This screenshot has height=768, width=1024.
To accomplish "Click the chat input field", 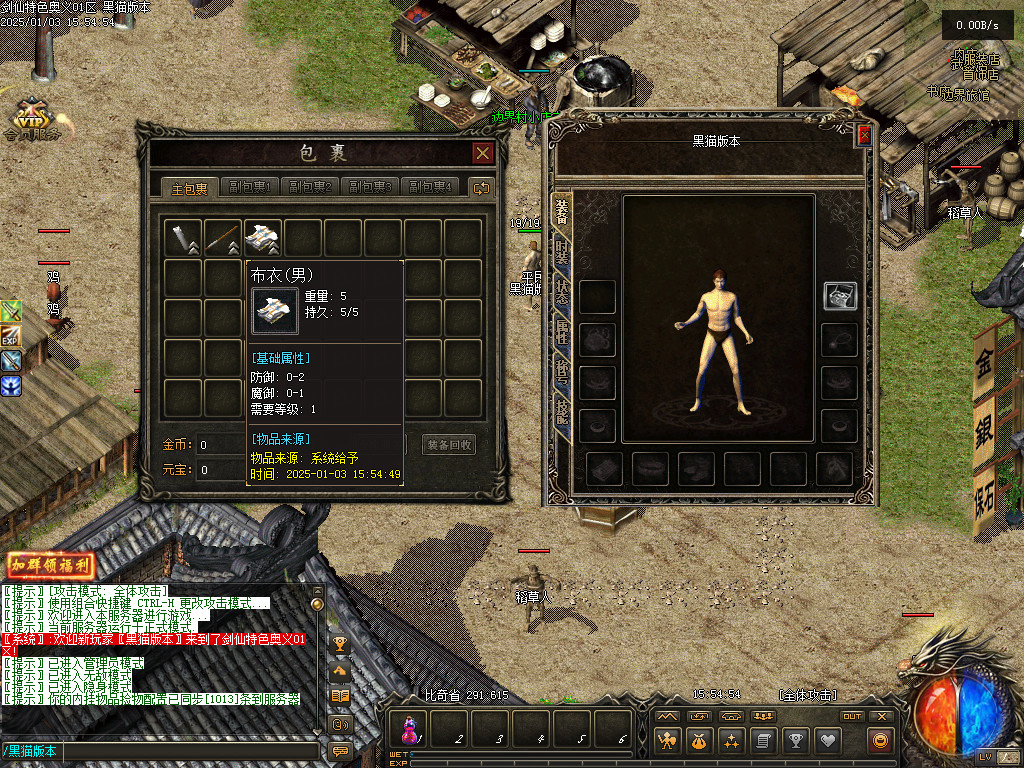I will click(x=160, y=751).
